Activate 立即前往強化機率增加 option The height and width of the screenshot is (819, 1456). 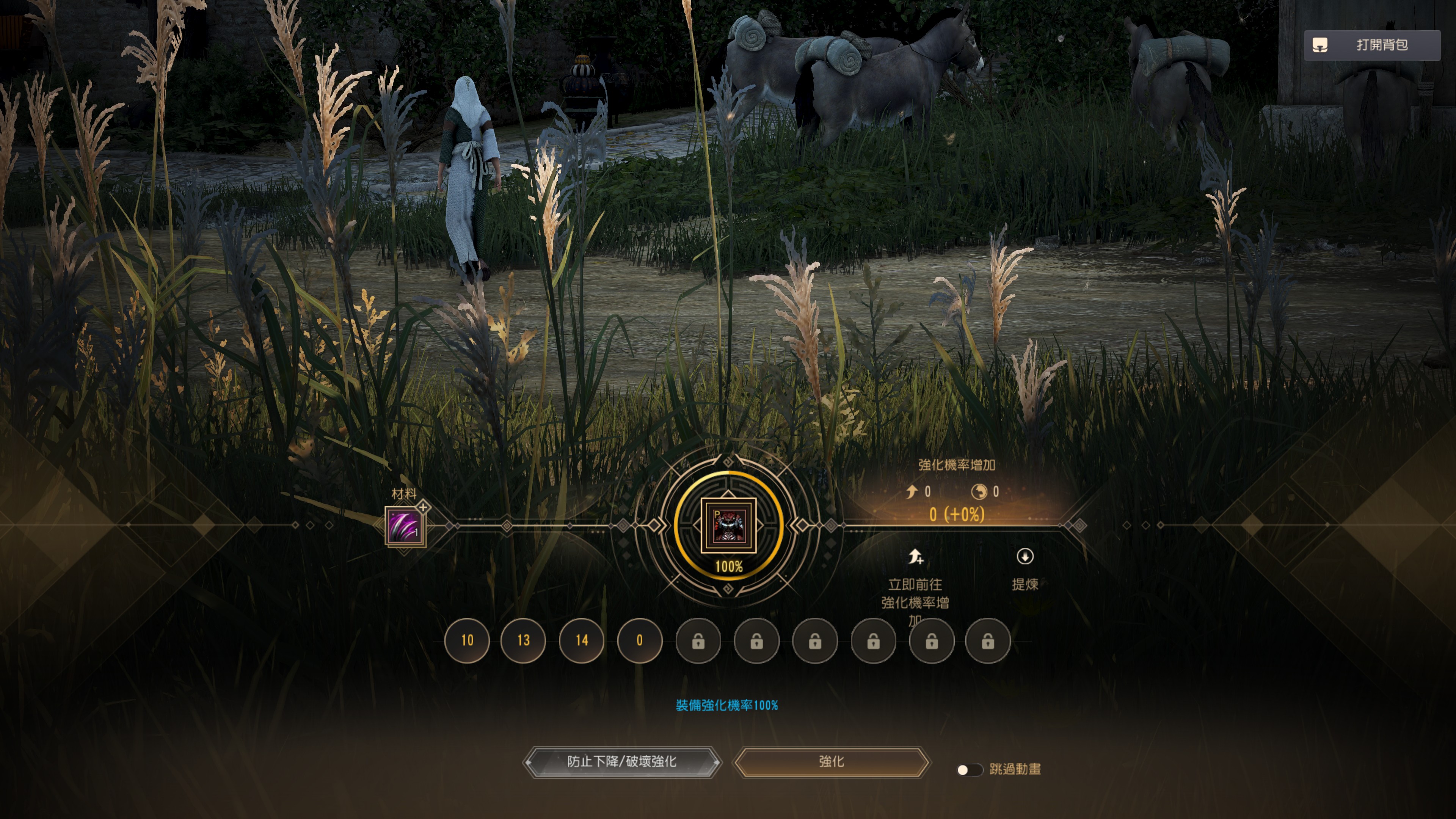point(915,585)
